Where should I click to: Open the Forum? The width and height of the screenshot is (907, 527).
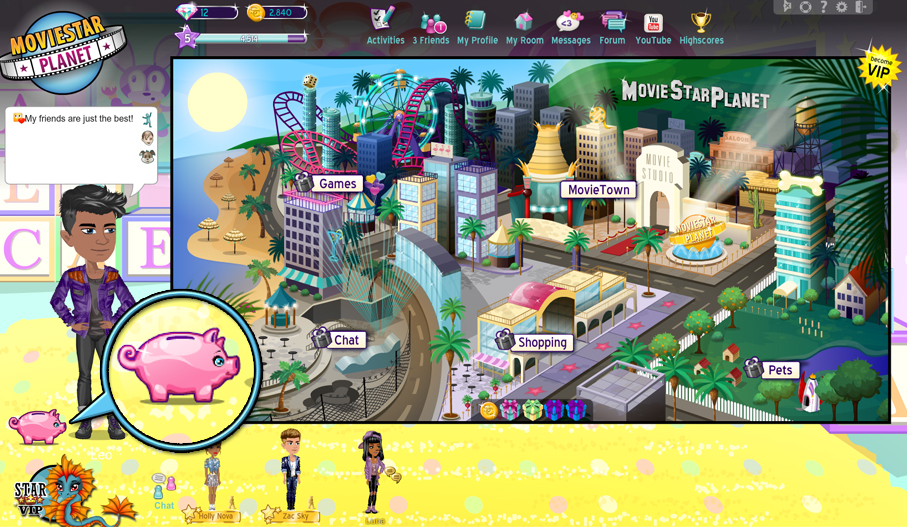612,27
